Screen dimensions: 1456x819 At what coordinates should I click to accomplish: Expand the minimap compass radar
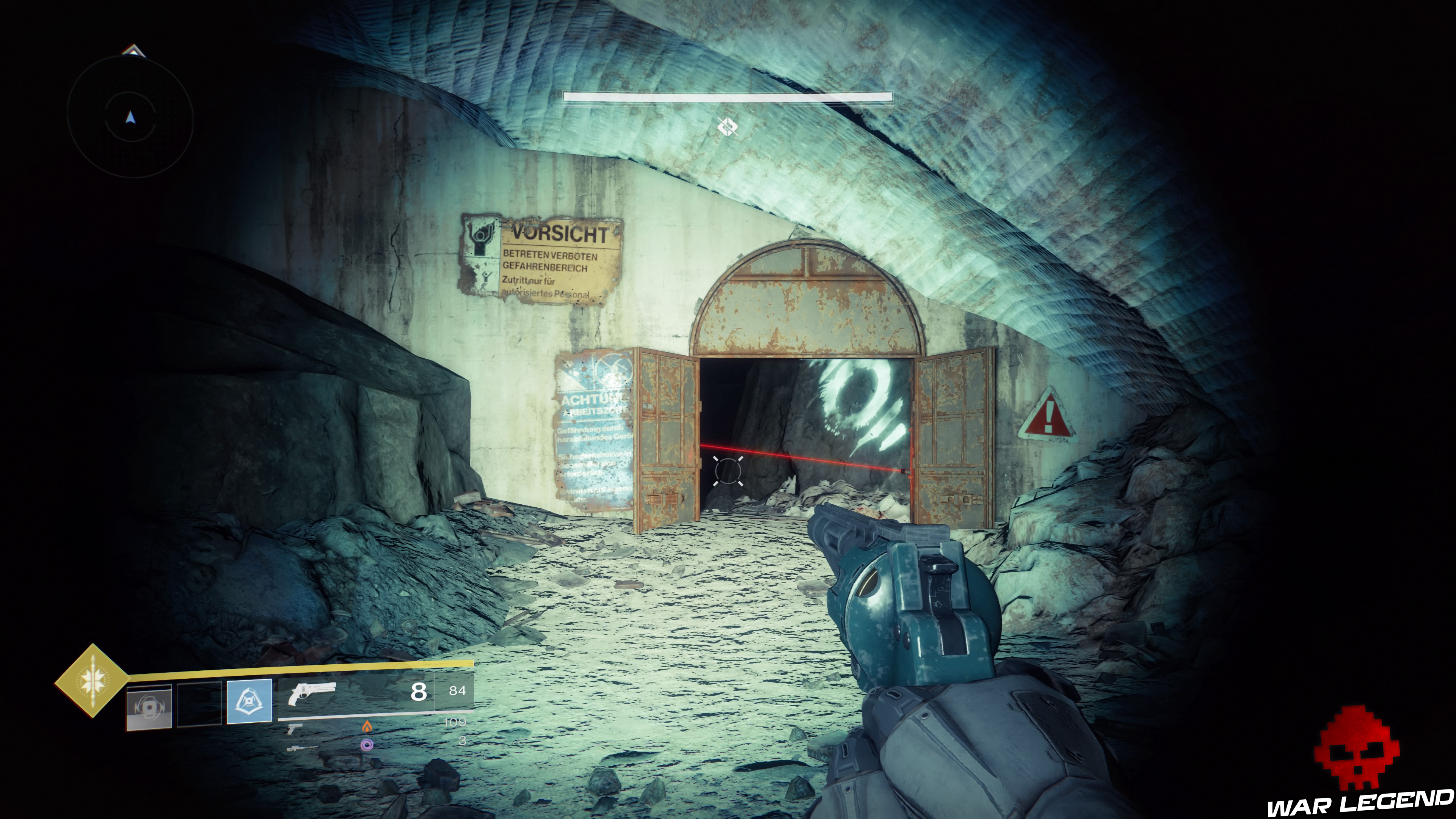[x=130, y=119]
